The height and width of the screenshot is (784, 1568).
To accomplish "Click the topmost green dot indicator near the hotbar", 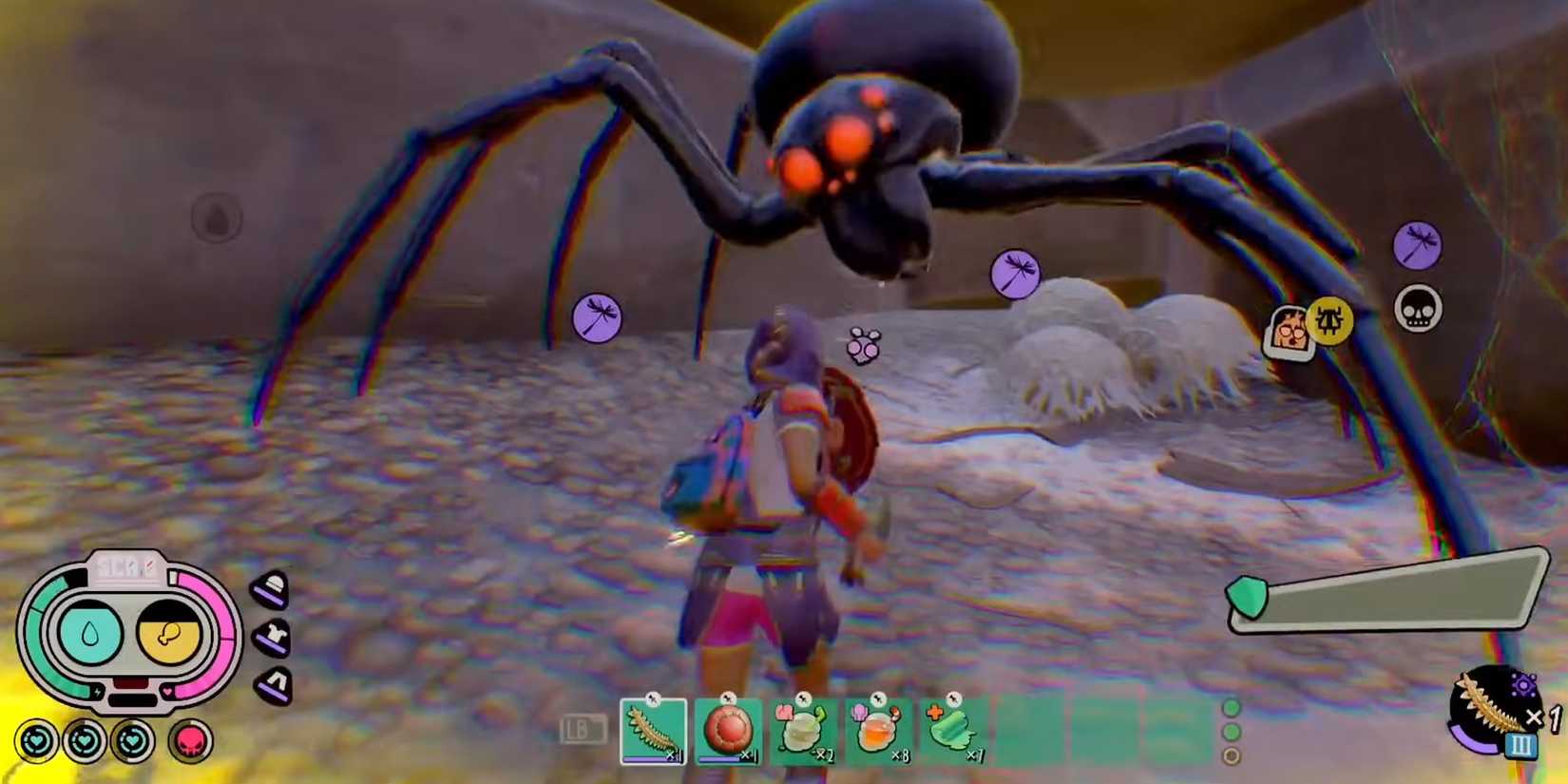I will click(1233, 708).
